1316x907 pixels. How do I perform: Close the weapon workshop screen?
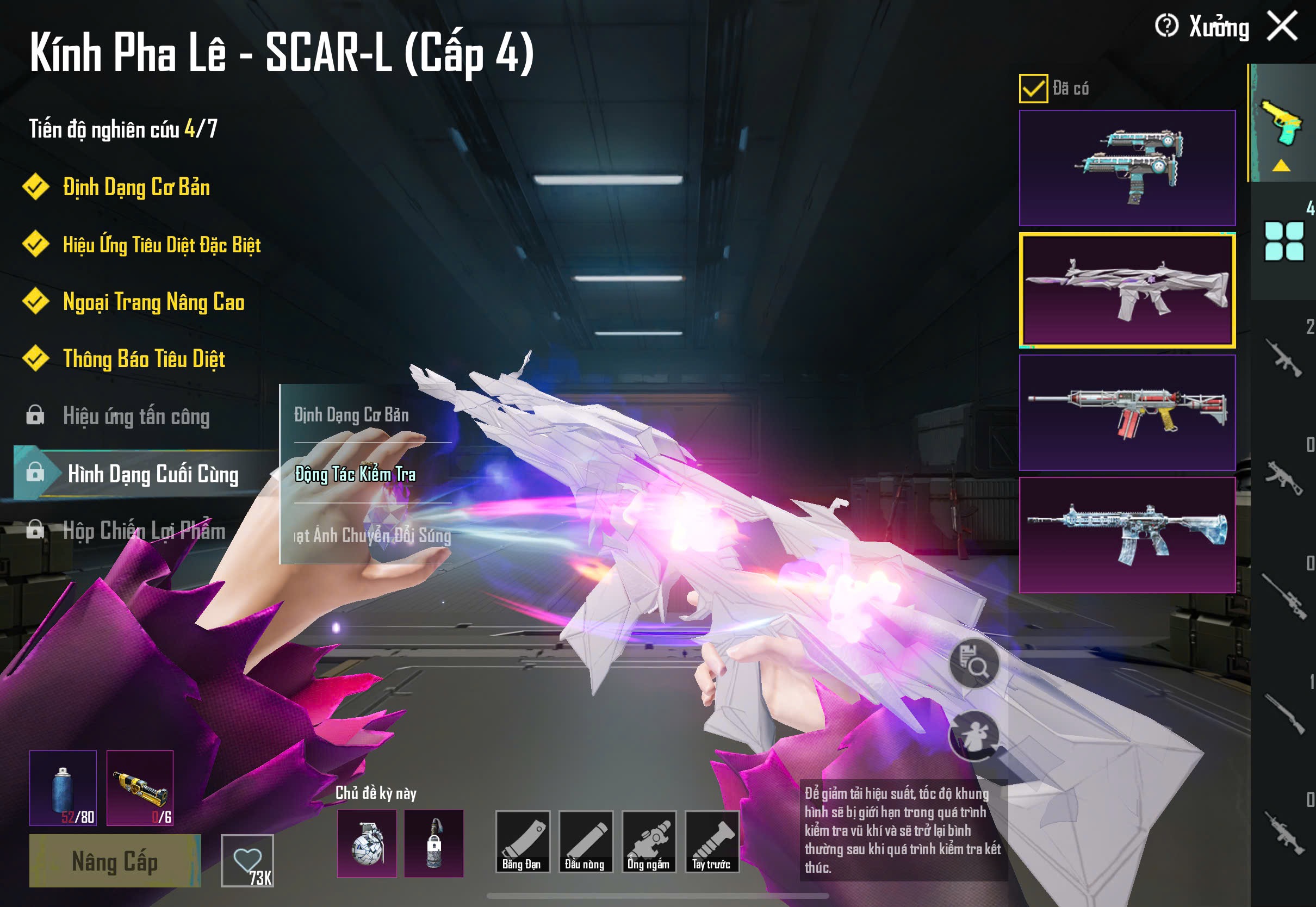click(x=1282, y=27)
